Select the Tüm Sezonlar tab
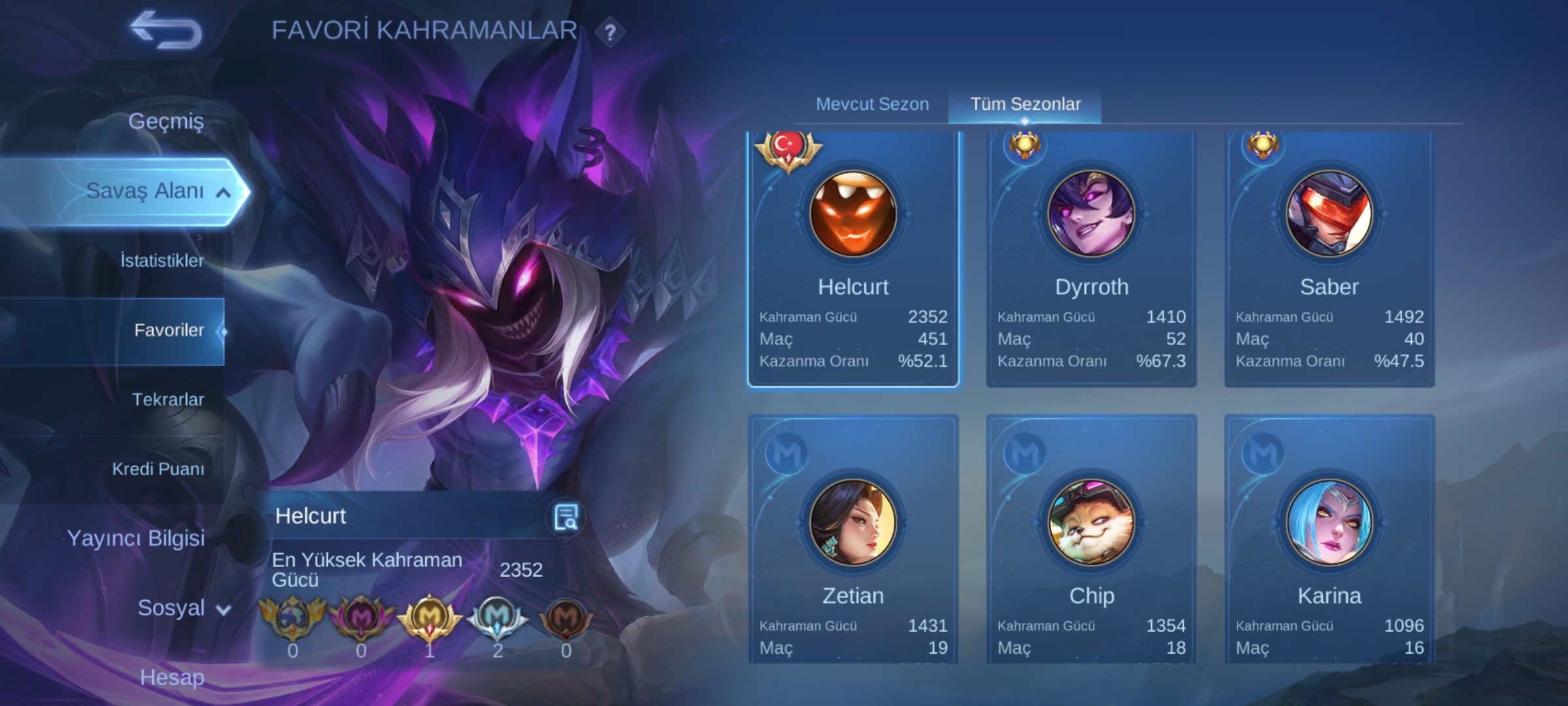The image size is (1568, 706). 1025,104
